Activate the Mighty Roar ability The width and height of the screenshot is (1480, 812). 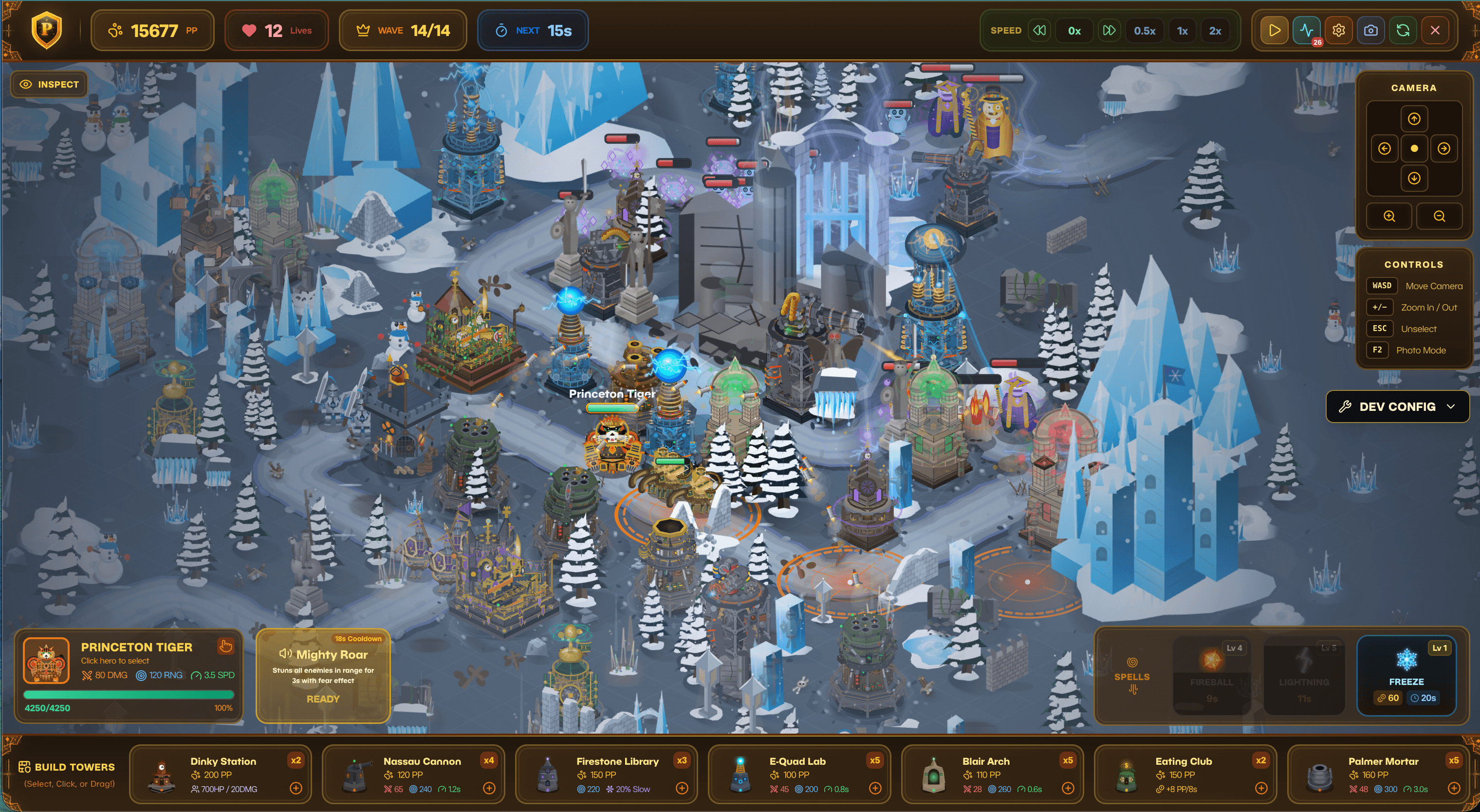[323, 676]
